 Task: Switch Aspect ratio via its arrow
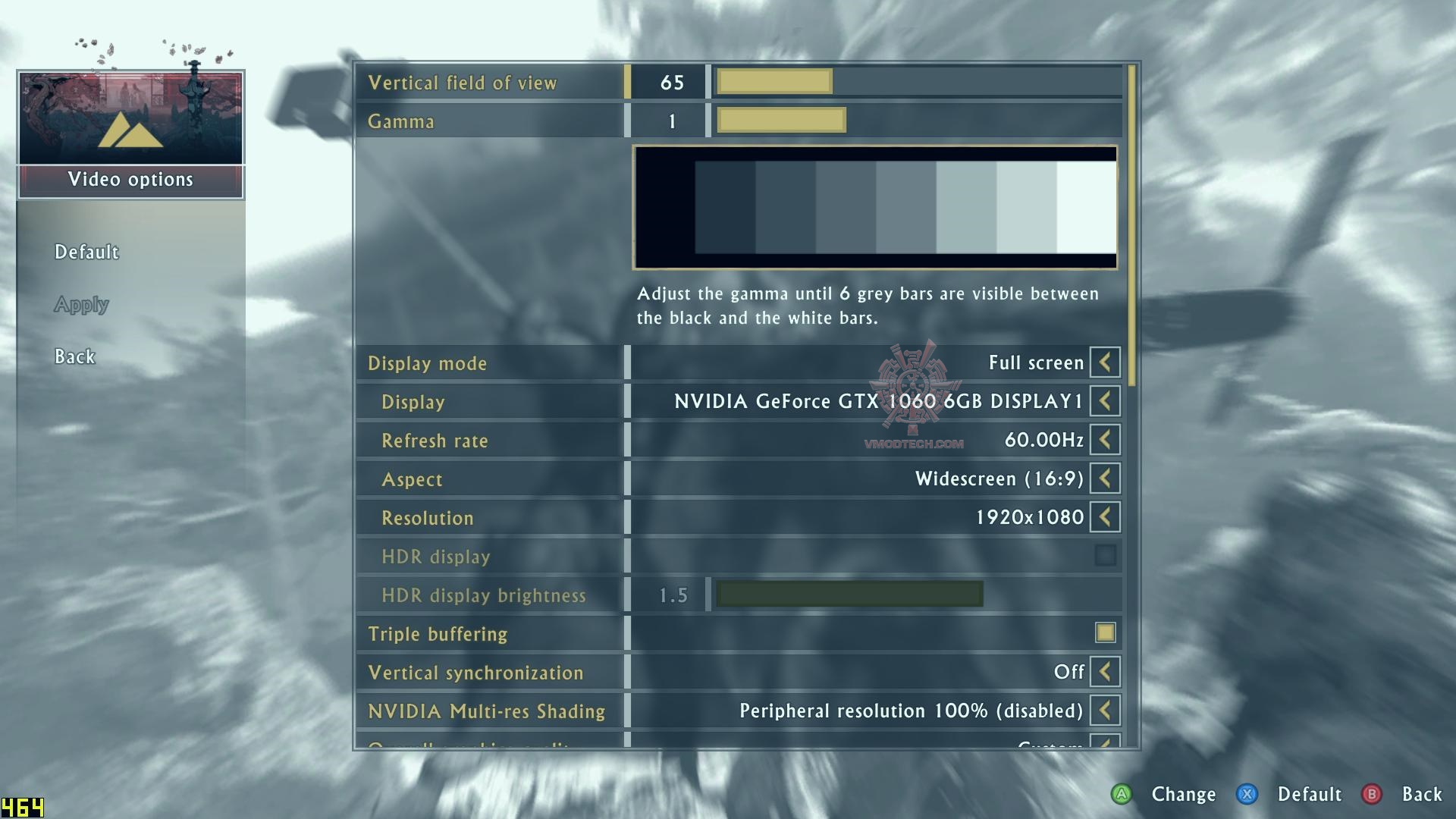(x=1105, y=479)
